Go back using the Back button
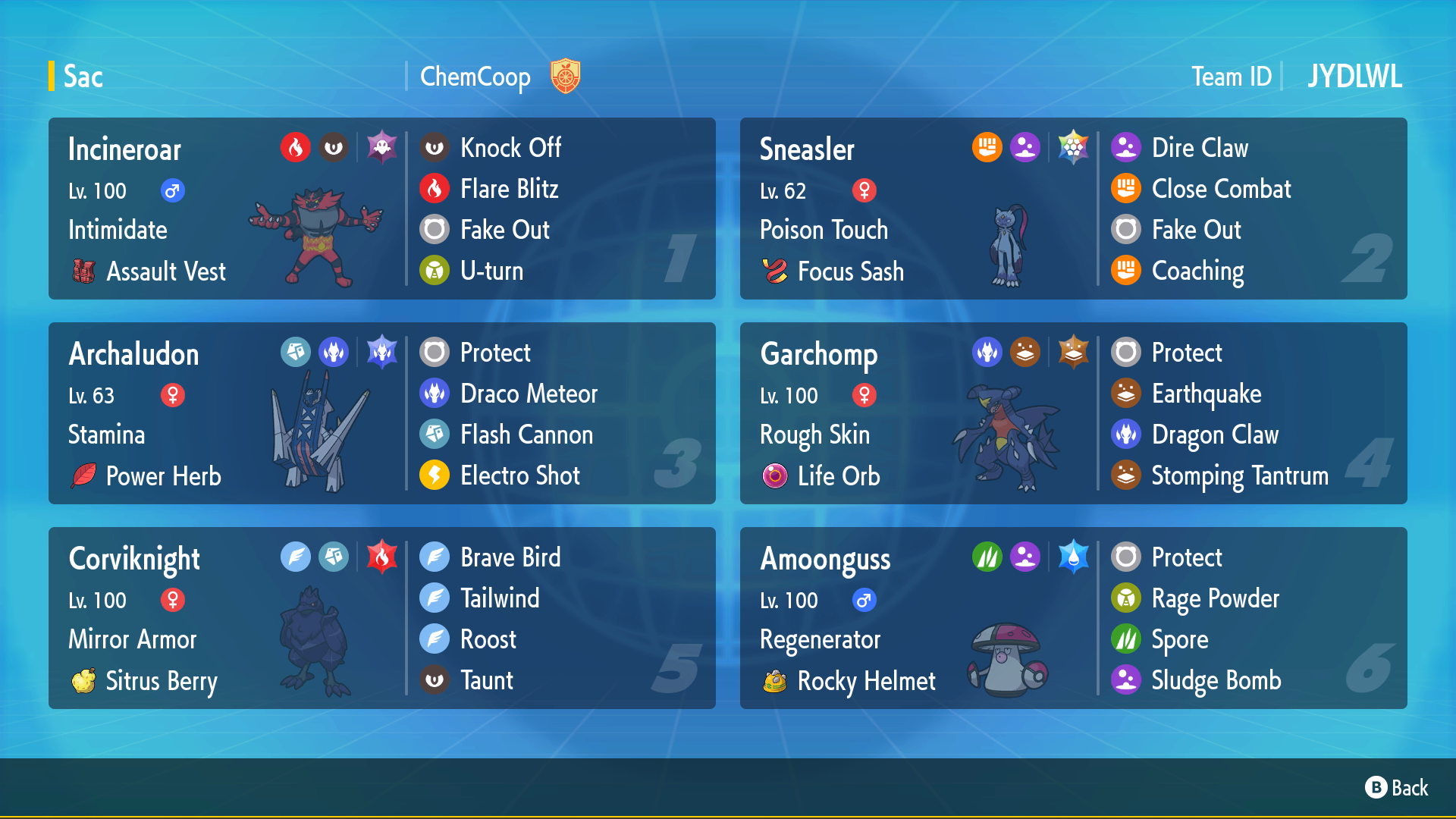1456x819 pixels. (x=1397, y=788)
